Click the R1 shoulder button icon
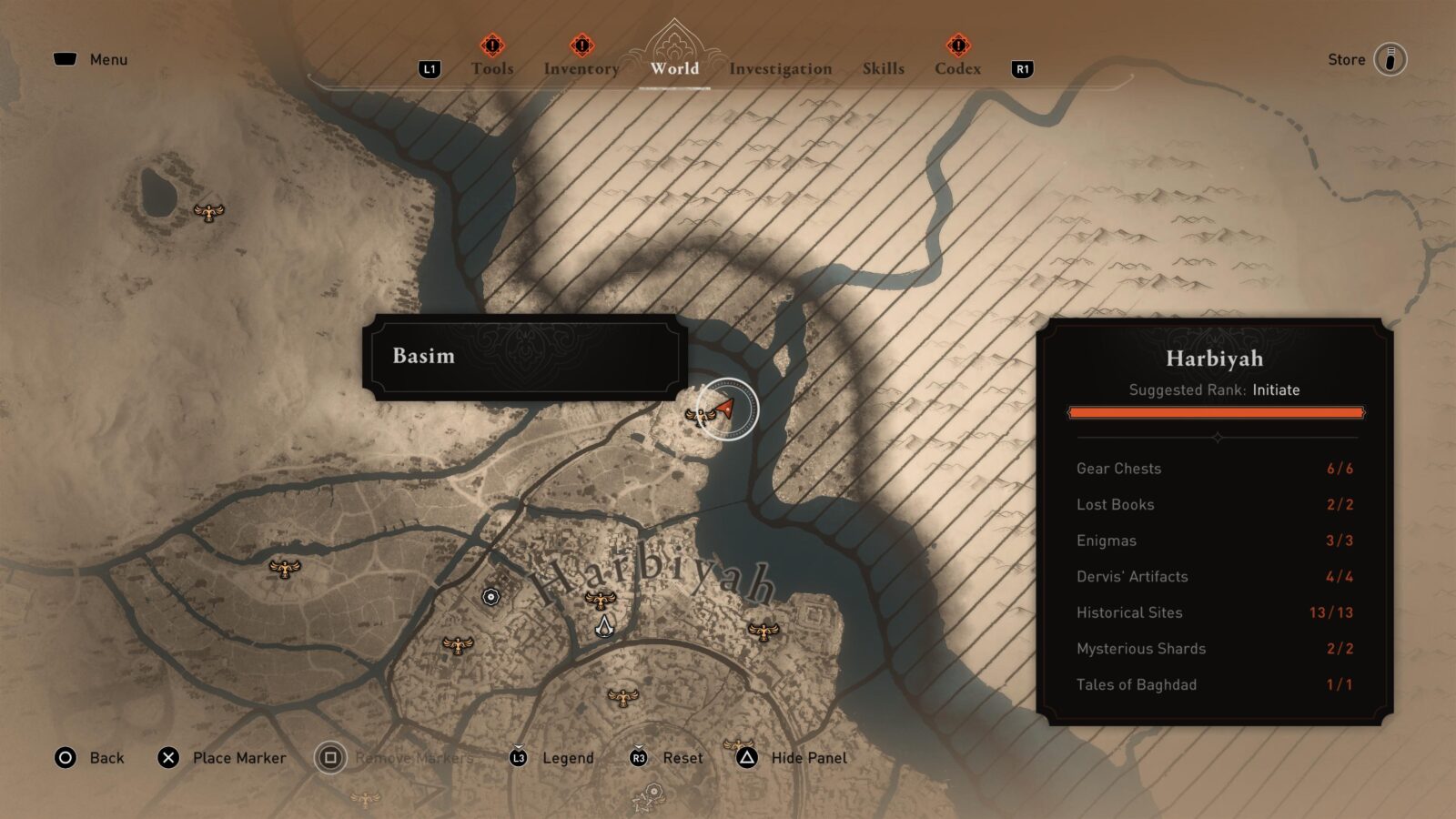1456x819 pixels. (1023, 67)
